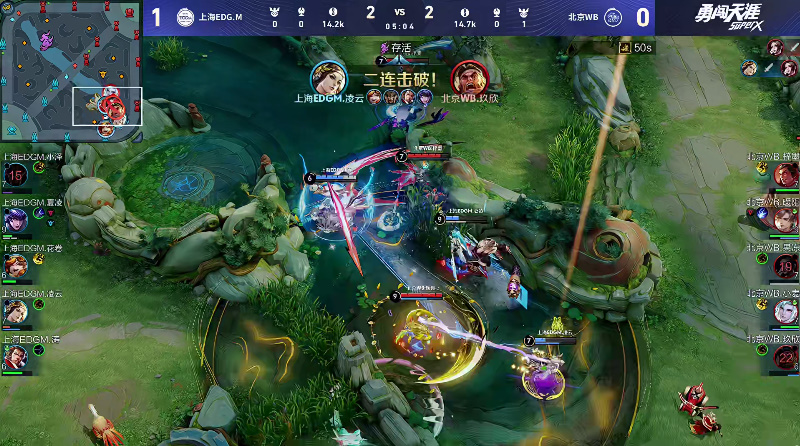
Task: Select the 上海EDGM.诺 player portrait
Action: 15,357
